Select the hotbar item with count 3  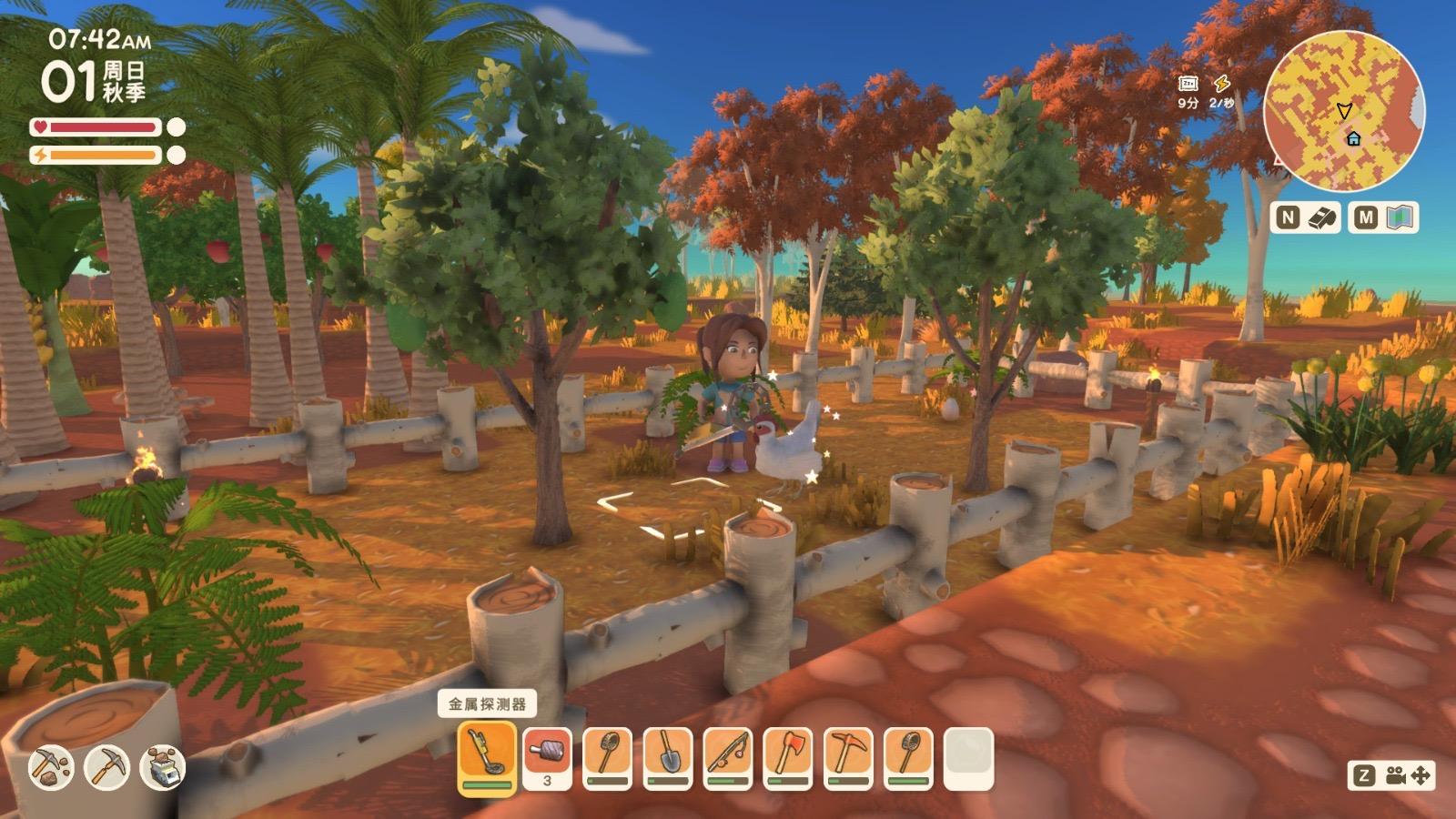[547, 758]
